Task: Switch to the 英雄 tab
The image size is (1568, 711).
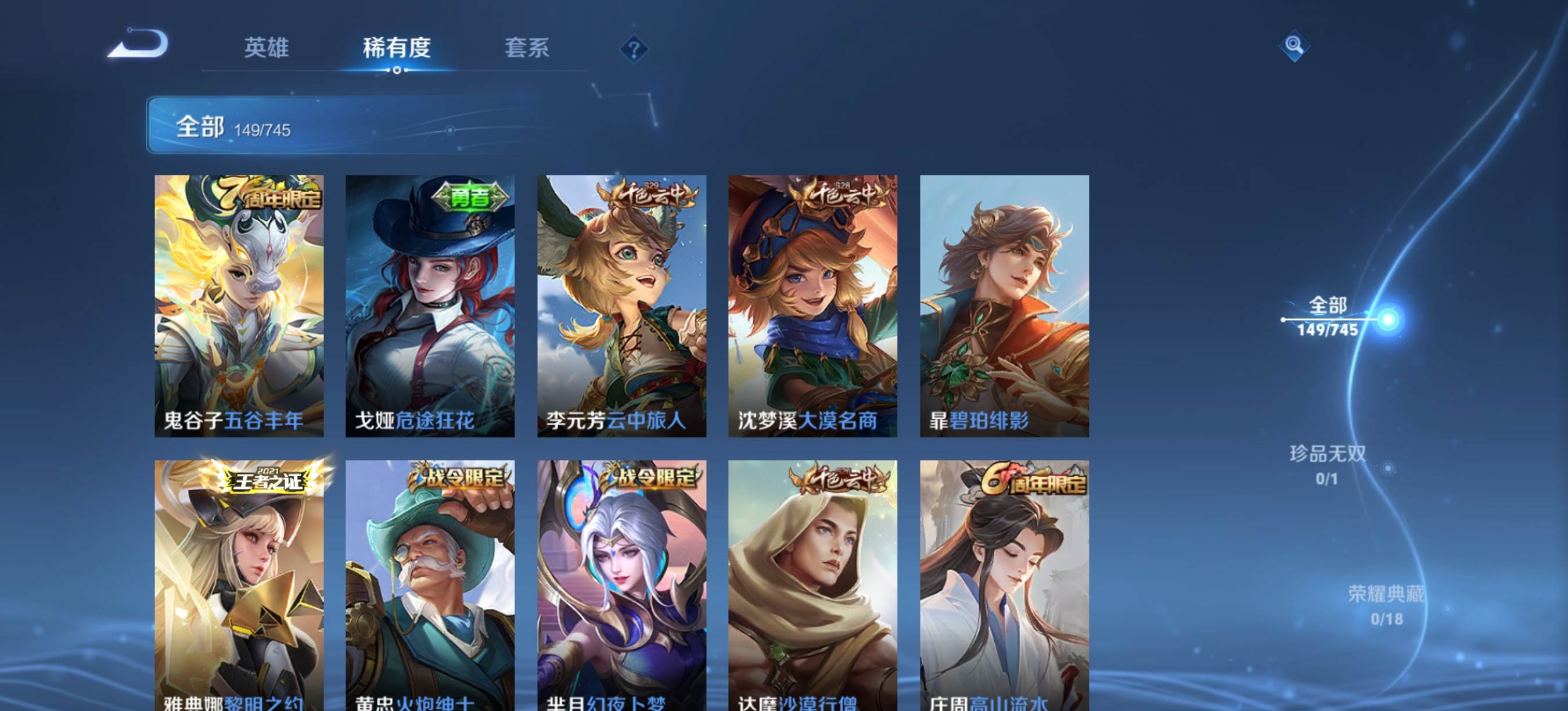Action: coord(266,48)
